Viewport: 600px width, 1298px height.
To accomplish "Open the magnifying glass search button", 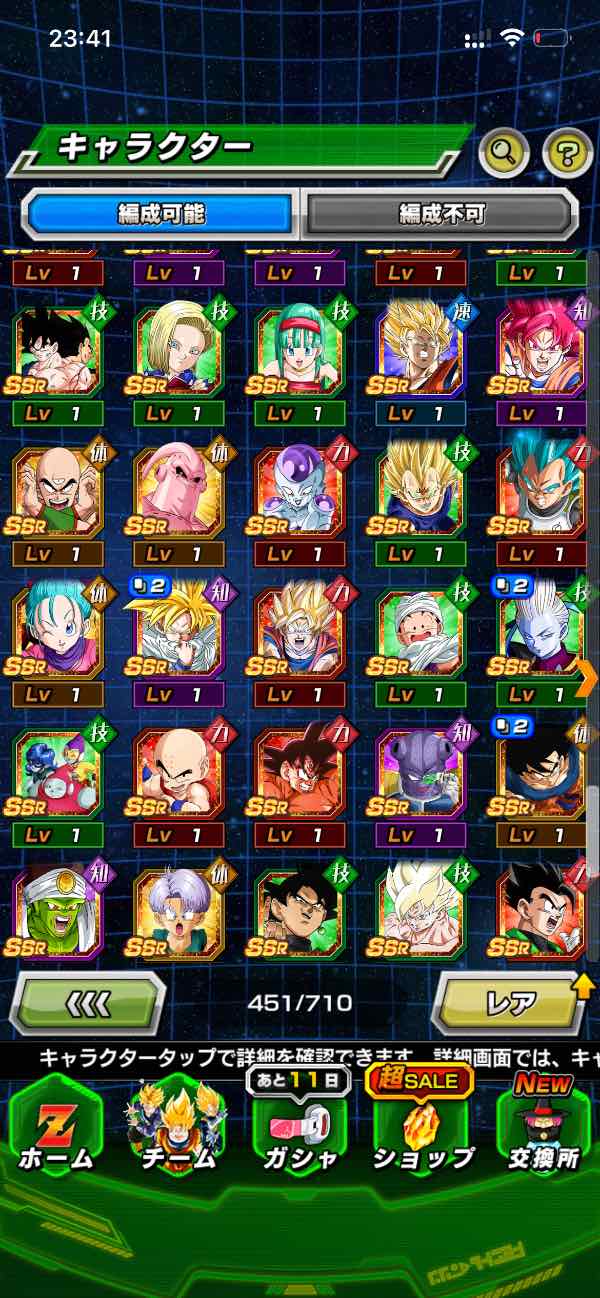I will [x=504, y=153].
